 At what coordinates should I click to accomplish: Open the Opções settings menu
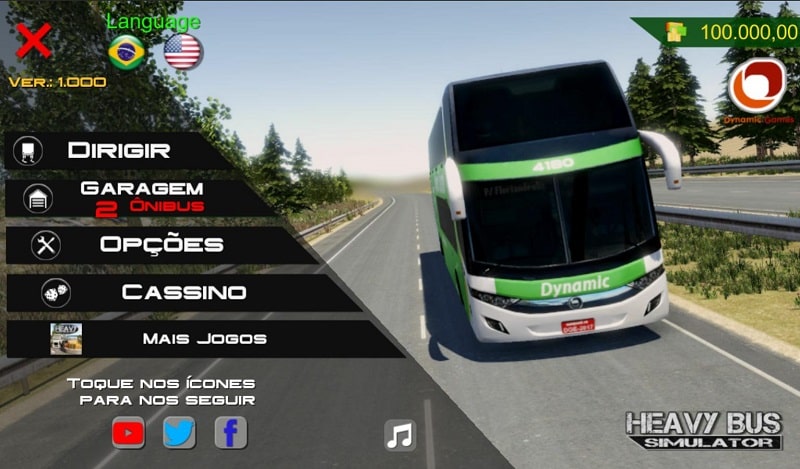160,244
